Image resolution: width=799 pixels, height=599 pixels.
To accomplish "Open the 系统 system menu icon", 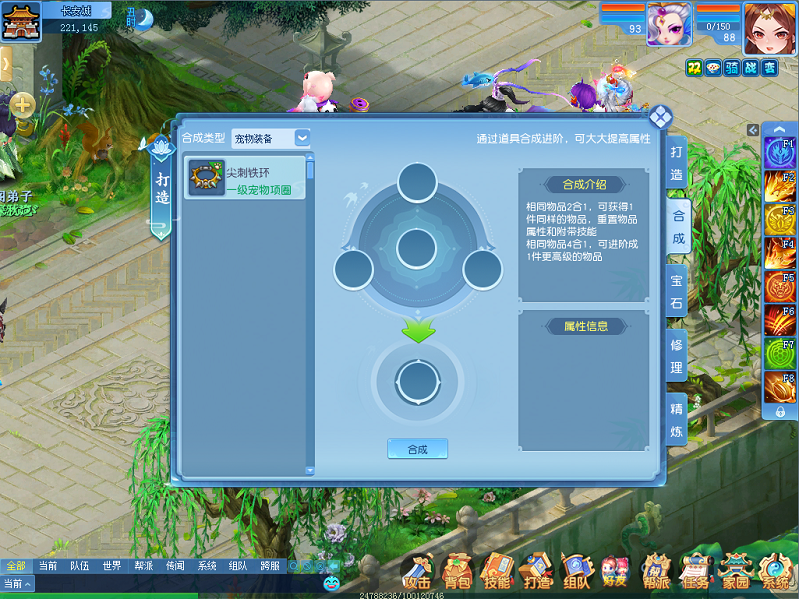I will [x=775, y=572].
